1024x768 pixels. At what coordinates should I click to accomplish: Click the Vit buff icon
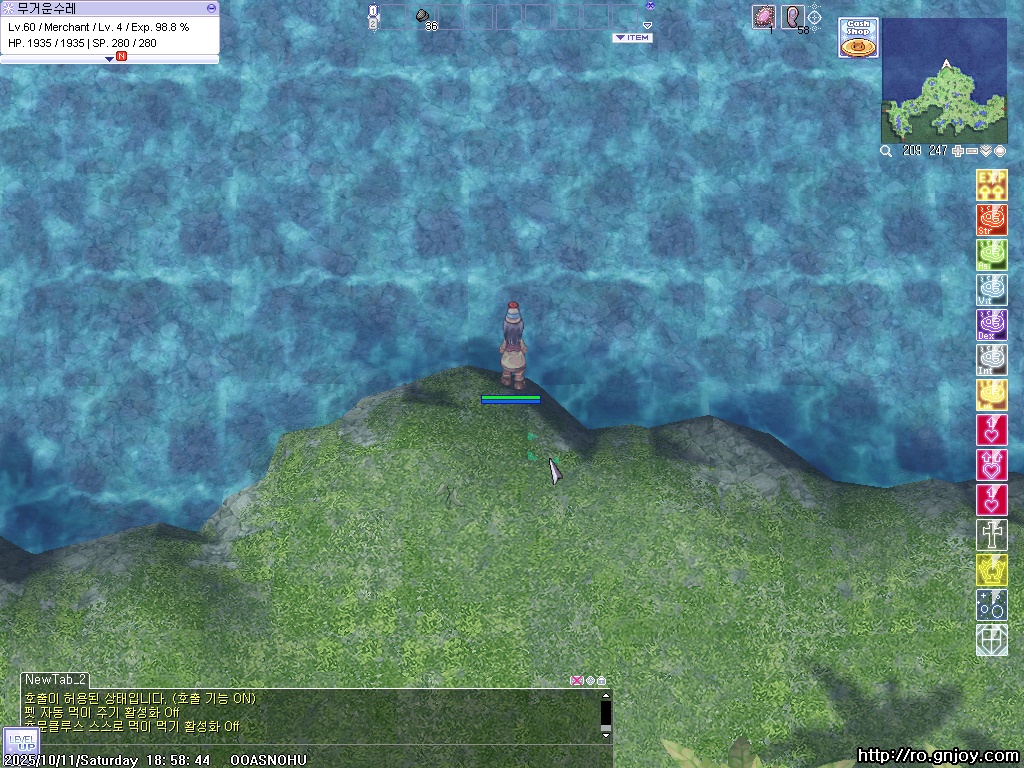pyautogui.click(x=991, y=290)
